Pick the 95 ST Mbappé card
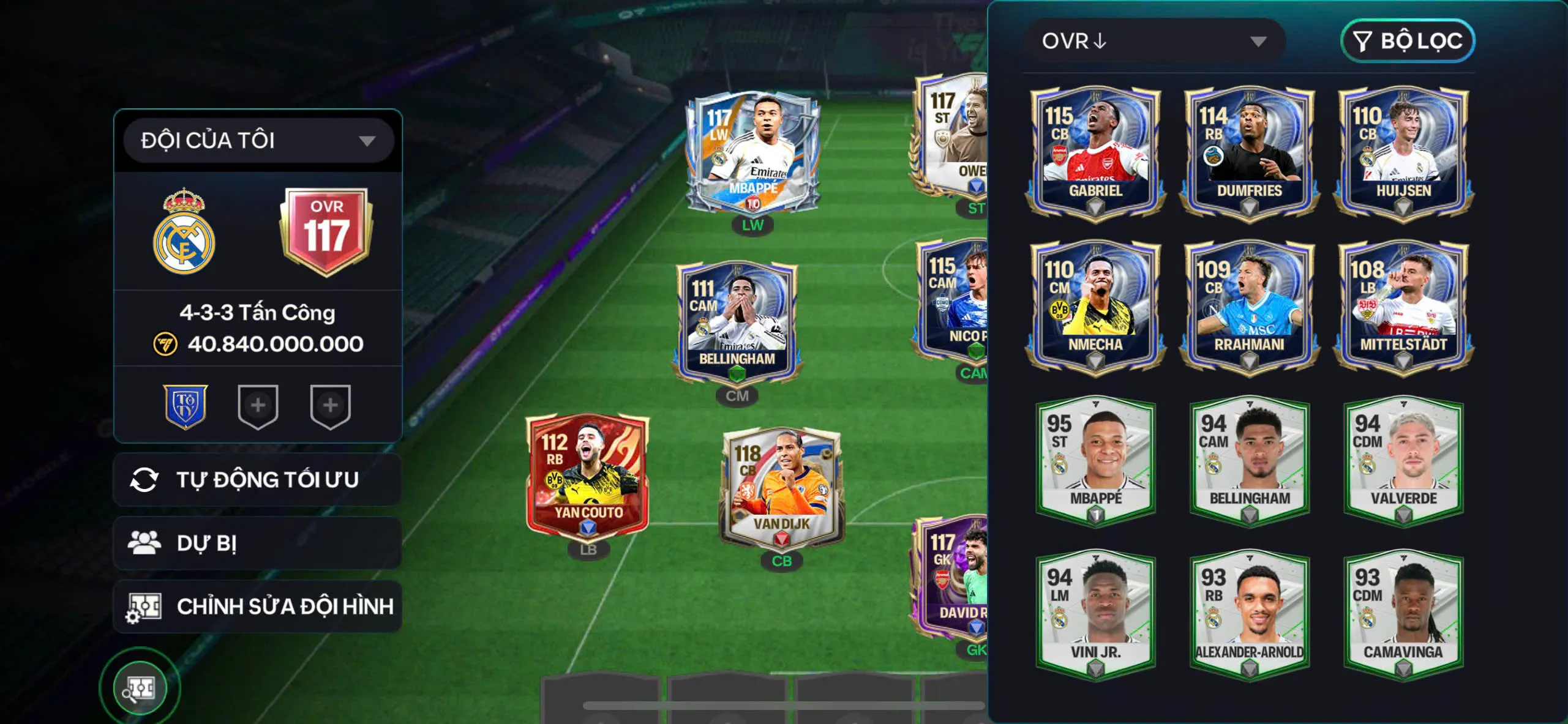 (x=1095, y=459)
